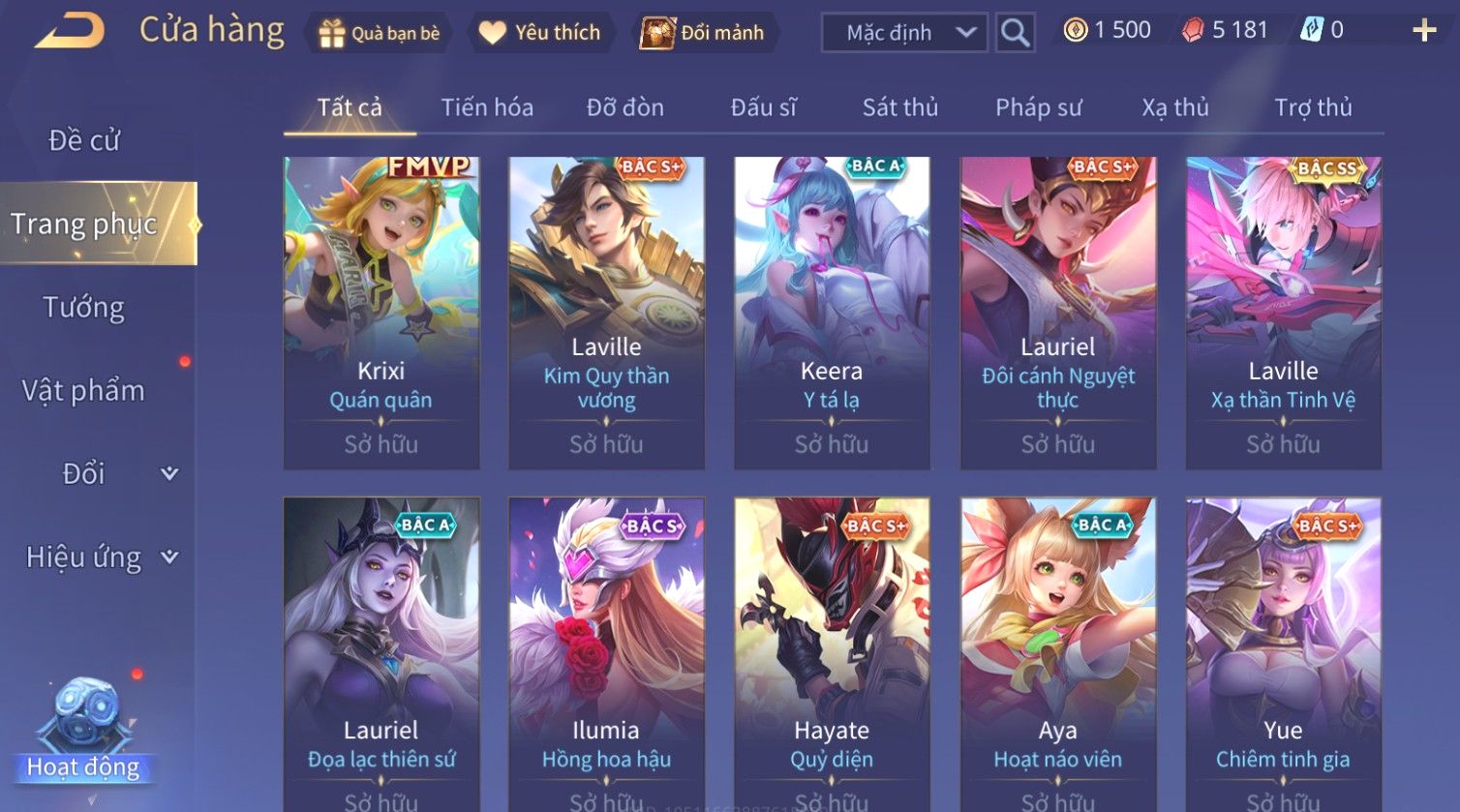Show Sát thủ skins tab

tap(900, 107)
